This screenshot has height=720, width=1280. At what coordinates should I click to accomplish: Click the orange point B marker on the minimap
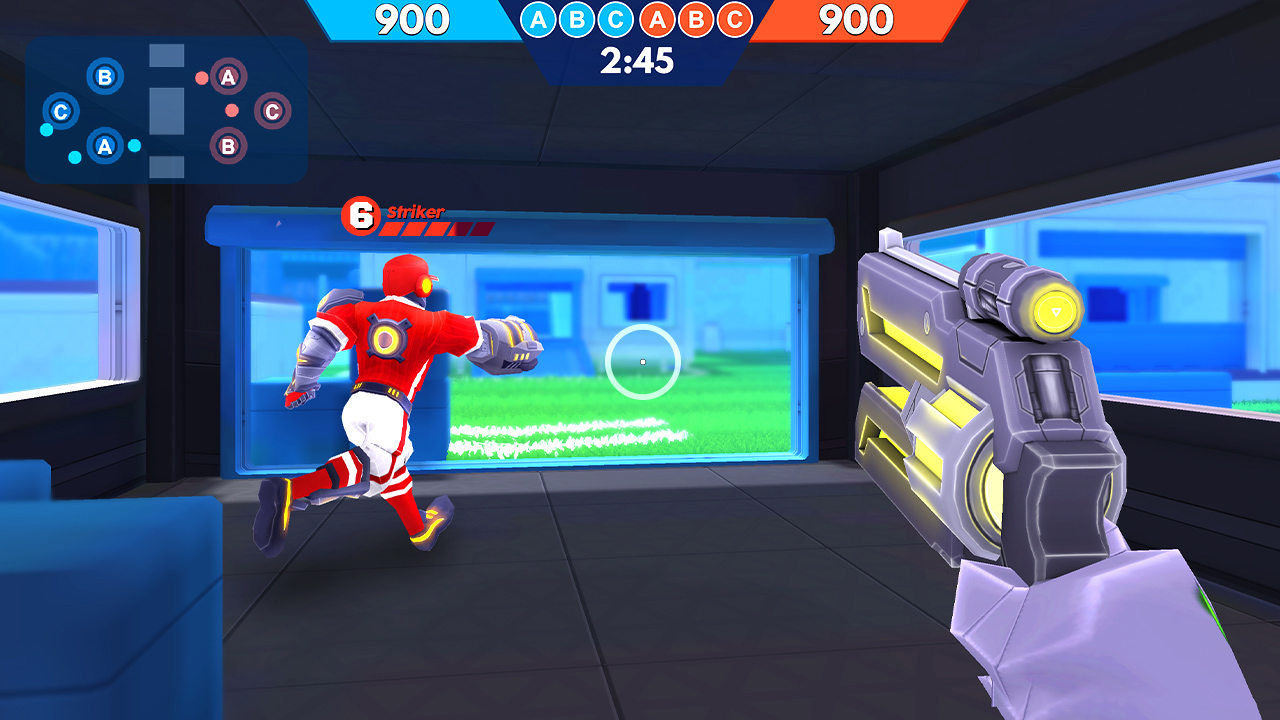tap(229, 146)
